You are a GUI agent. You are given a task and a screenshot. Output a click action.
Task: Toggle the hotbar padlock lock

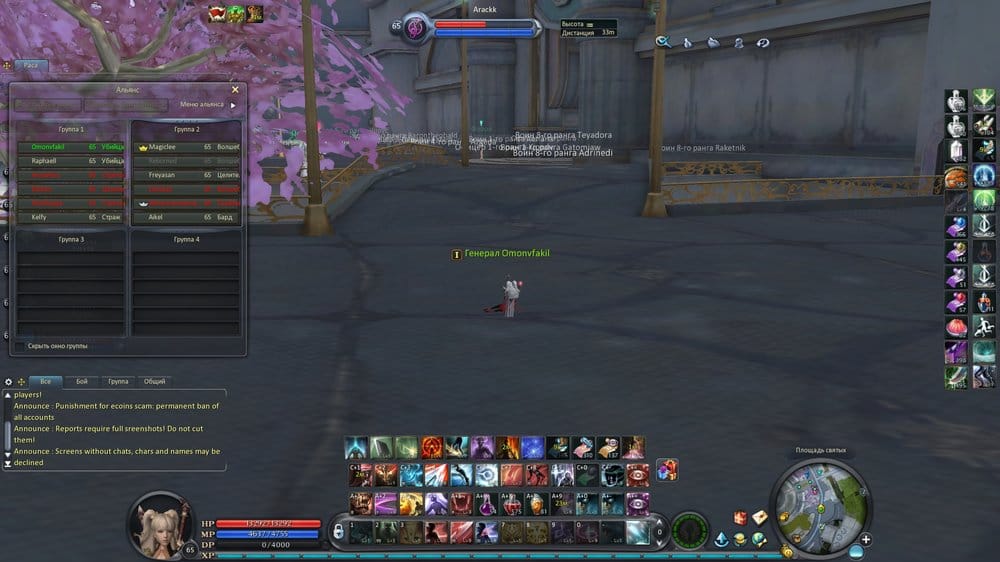click(339, 529)
